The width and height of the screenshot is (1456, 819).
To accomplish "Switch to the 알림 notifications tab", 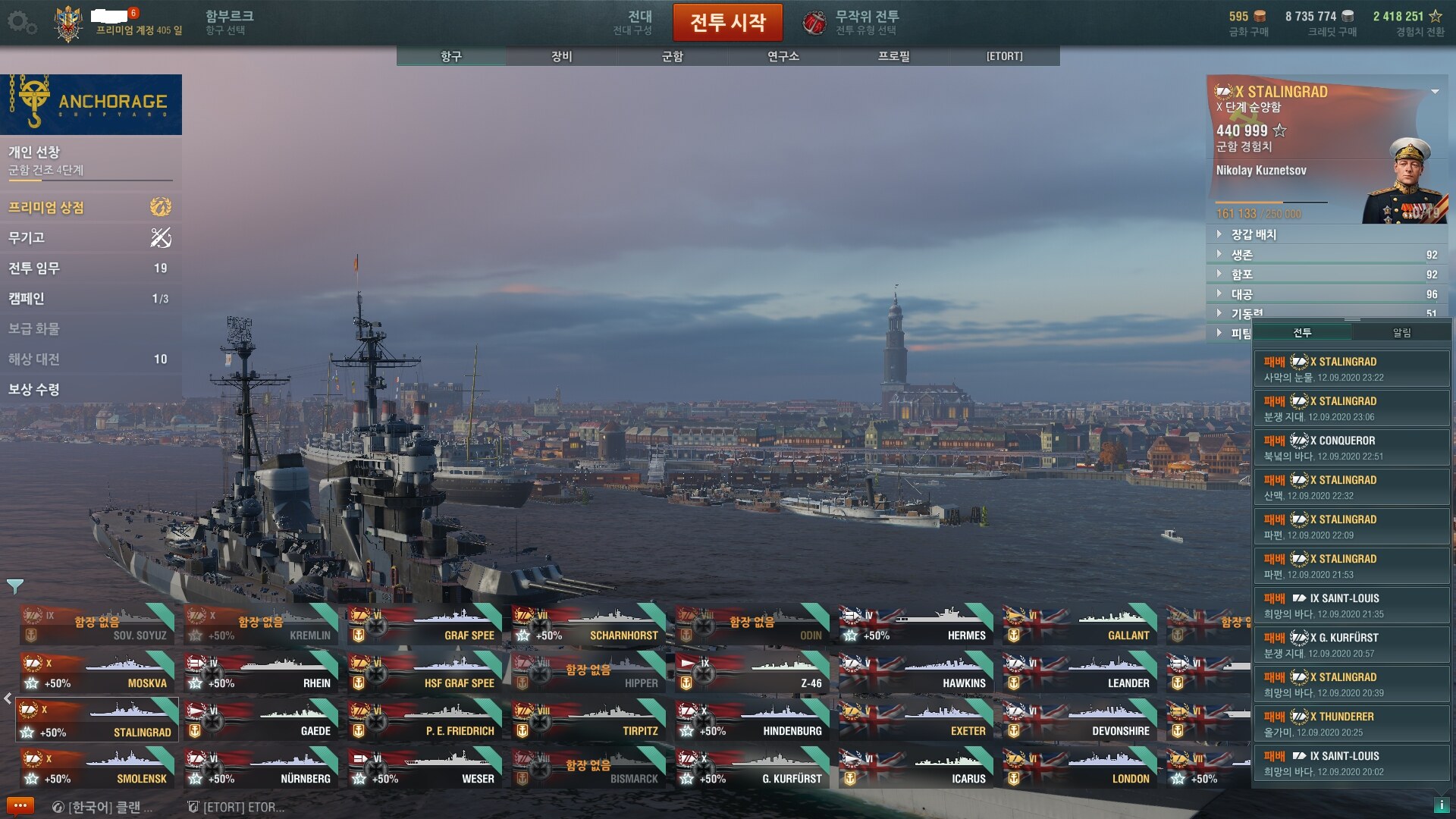I will (1401, 332).
